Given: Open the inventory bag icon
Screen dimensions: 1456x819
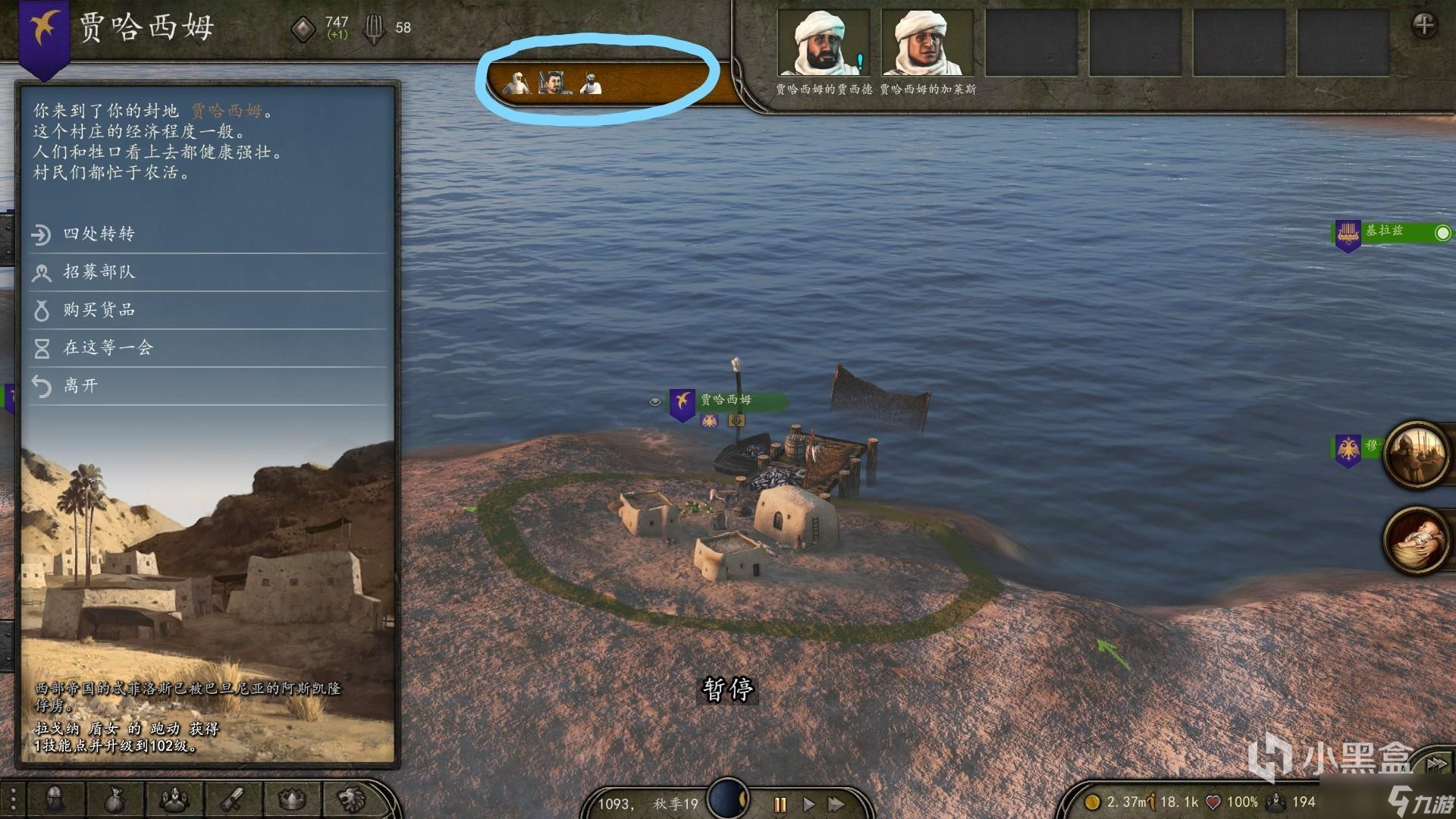Looking at the screenshot, I should tap(115, 799).
